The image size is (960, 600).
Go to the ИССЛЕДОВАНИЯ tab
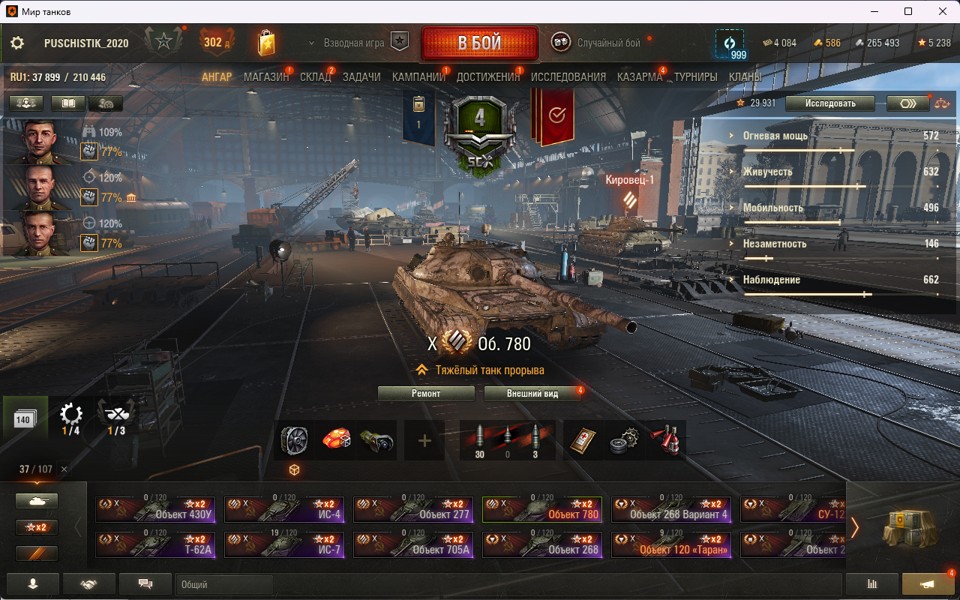[x=568, y=77]
